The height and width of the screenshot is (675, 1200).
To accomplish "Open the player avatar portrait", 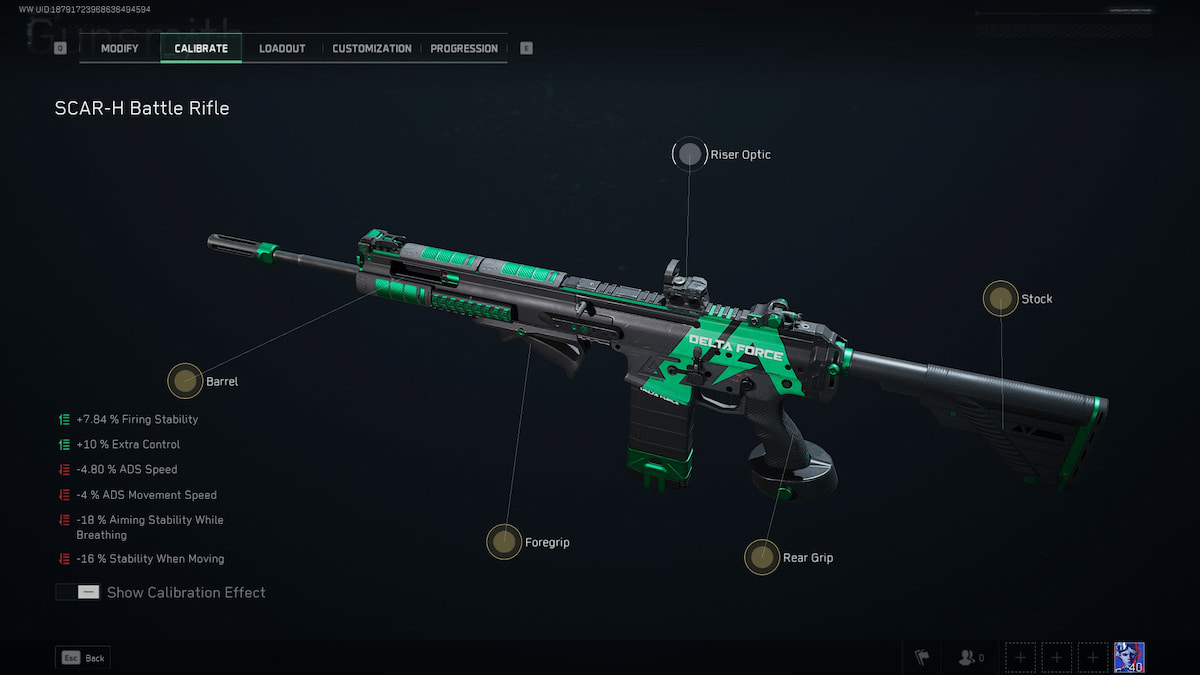I will (x=1129, y=657).
